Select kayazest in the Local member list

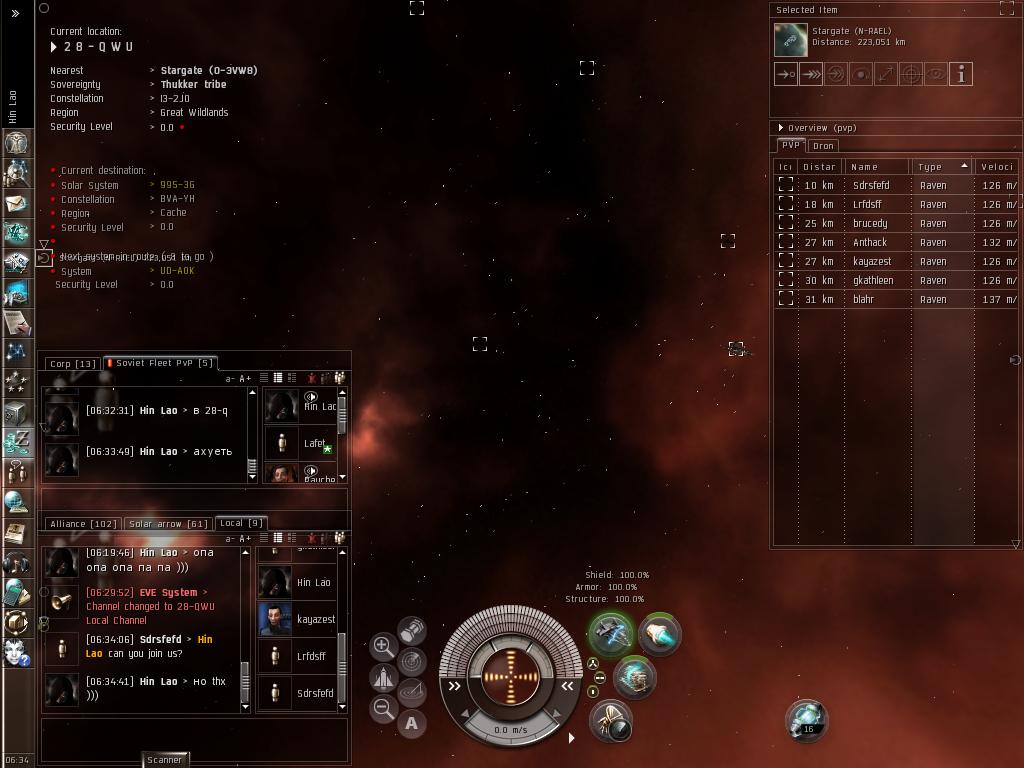tap(315, 620)
